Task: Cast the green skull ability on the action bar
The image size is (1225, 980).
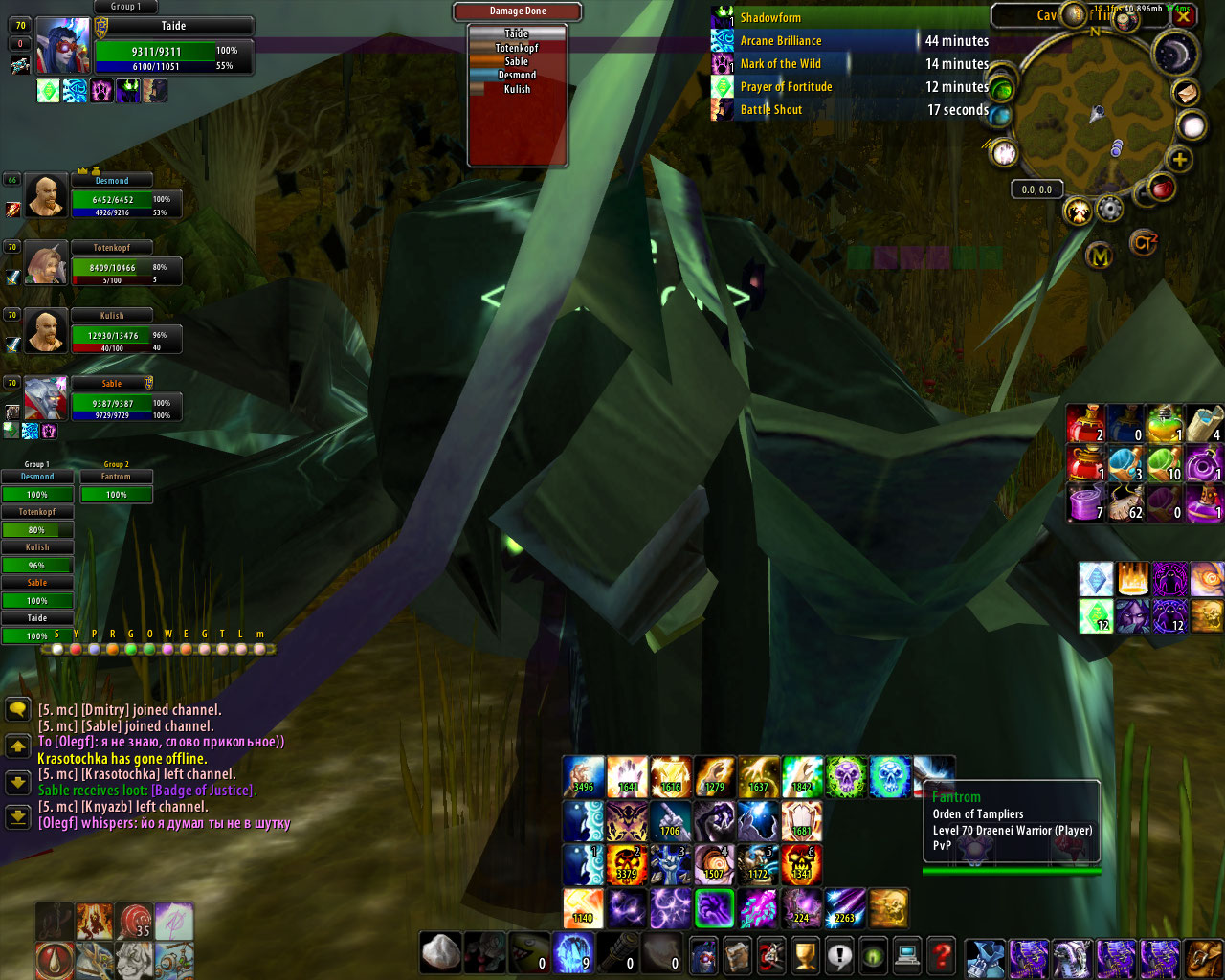Action: coord(846,776)
